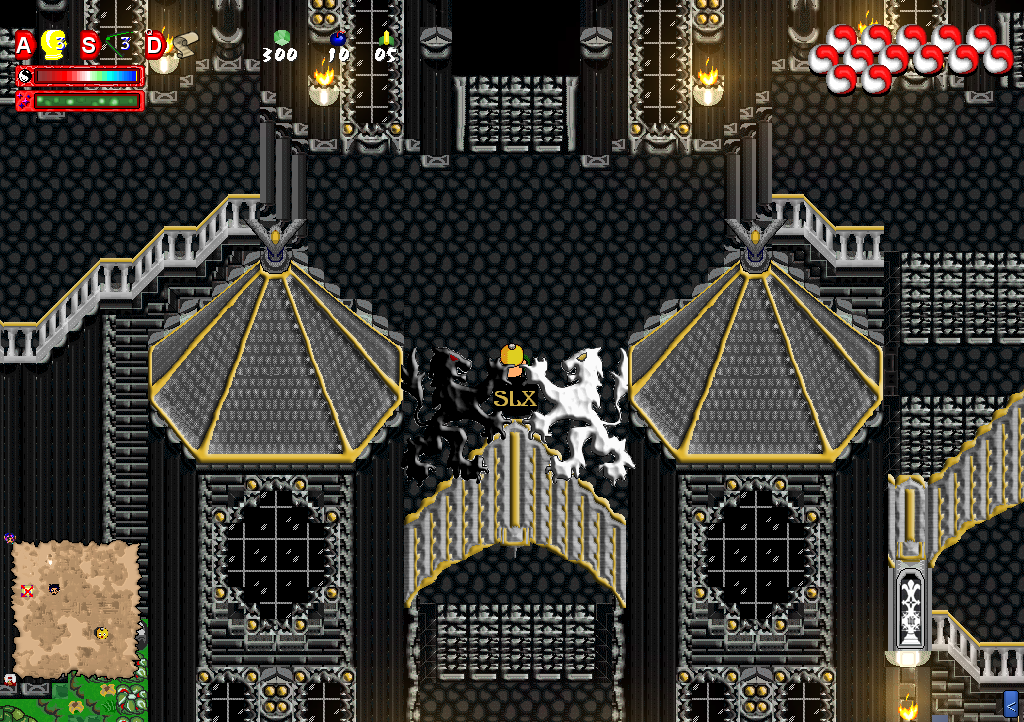The height and width of the screenshot is (722, 1024).
Task: Click the yellow head marker on minimap
Action: (x=102, y=633)
